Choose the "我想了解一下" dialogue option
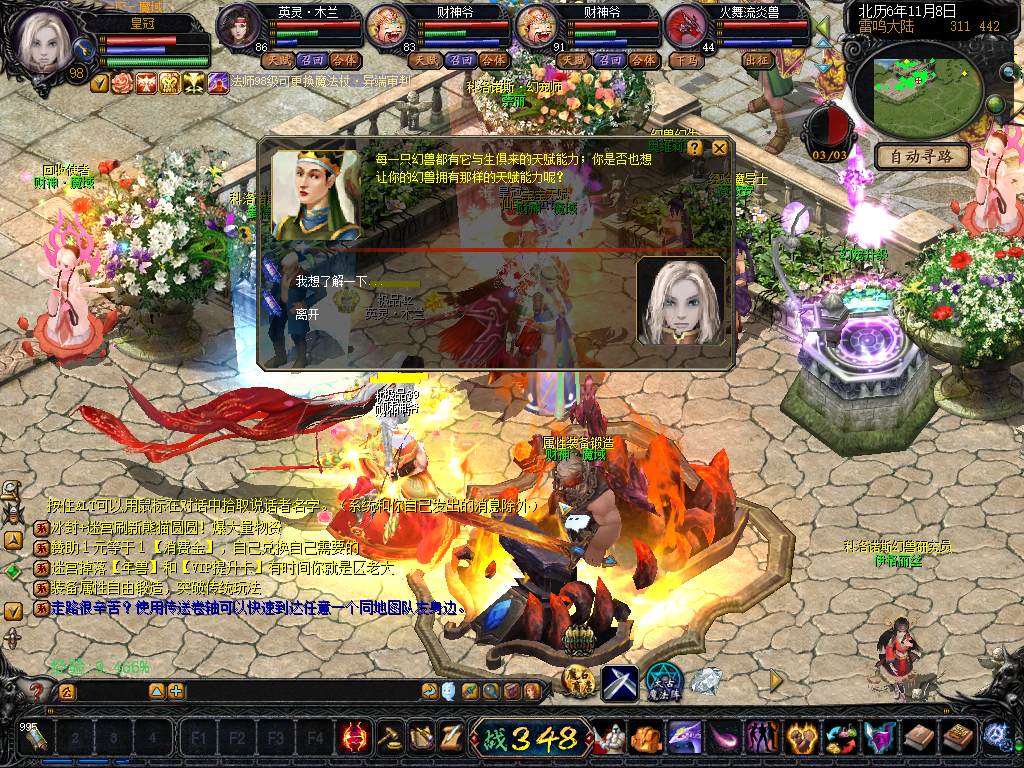 click(x=332, y=283)
